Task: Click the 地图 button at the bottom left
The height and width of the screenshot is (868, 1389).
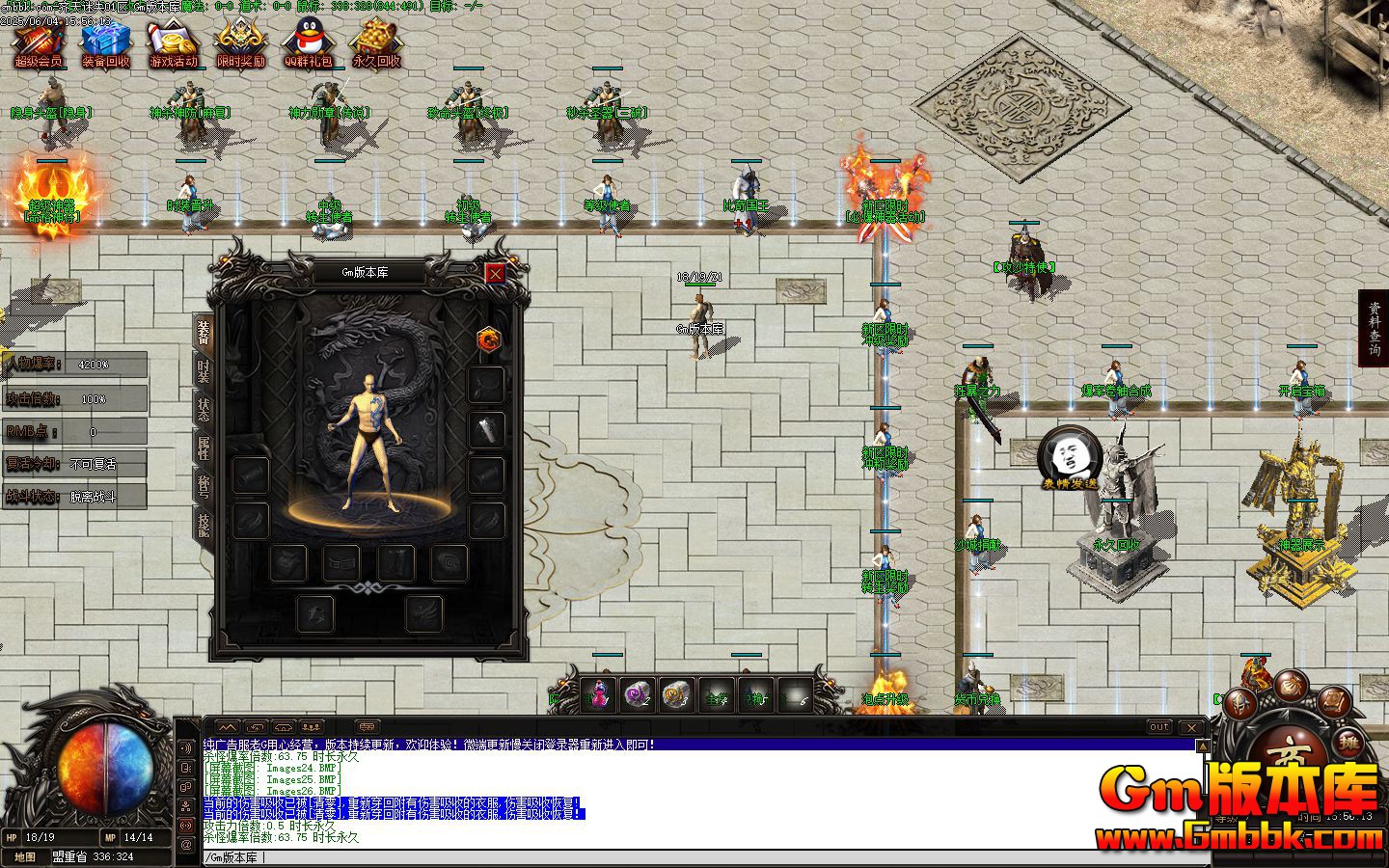Action: pos(24,856)
